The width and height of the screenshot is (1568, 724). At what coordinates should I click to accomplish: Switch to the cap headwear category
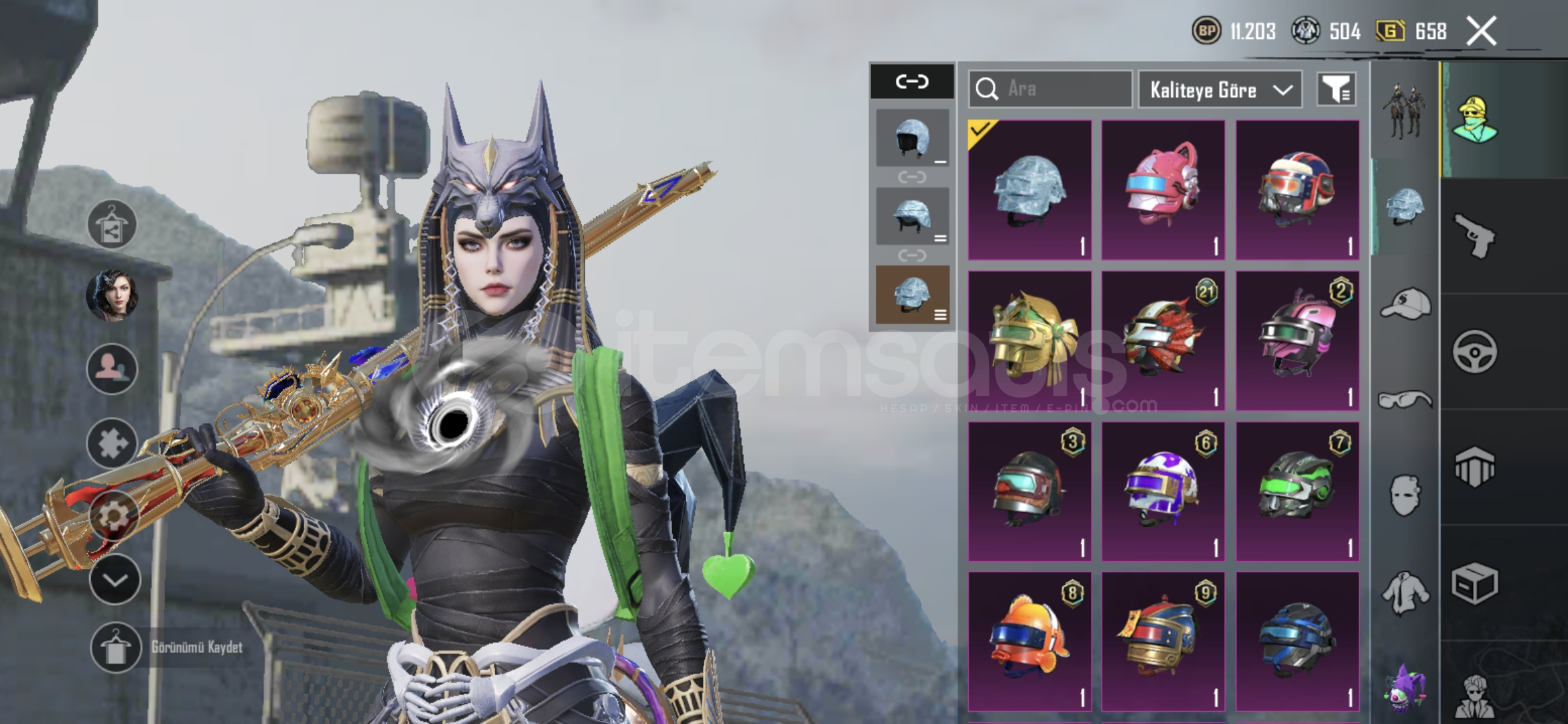point(1405,305)
